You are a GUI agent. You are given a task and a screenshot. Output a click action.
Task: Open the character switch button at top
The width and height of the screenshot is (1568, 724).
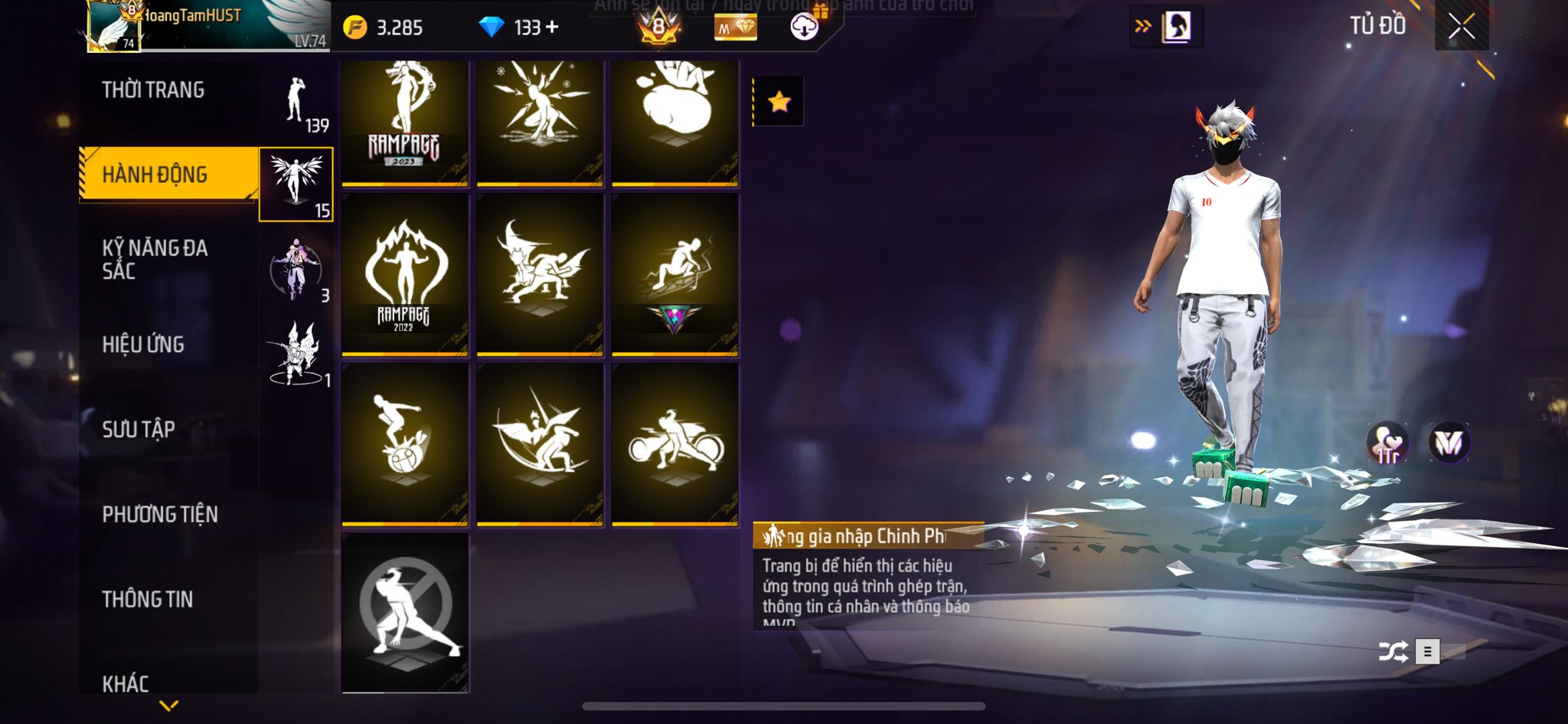1166,27
